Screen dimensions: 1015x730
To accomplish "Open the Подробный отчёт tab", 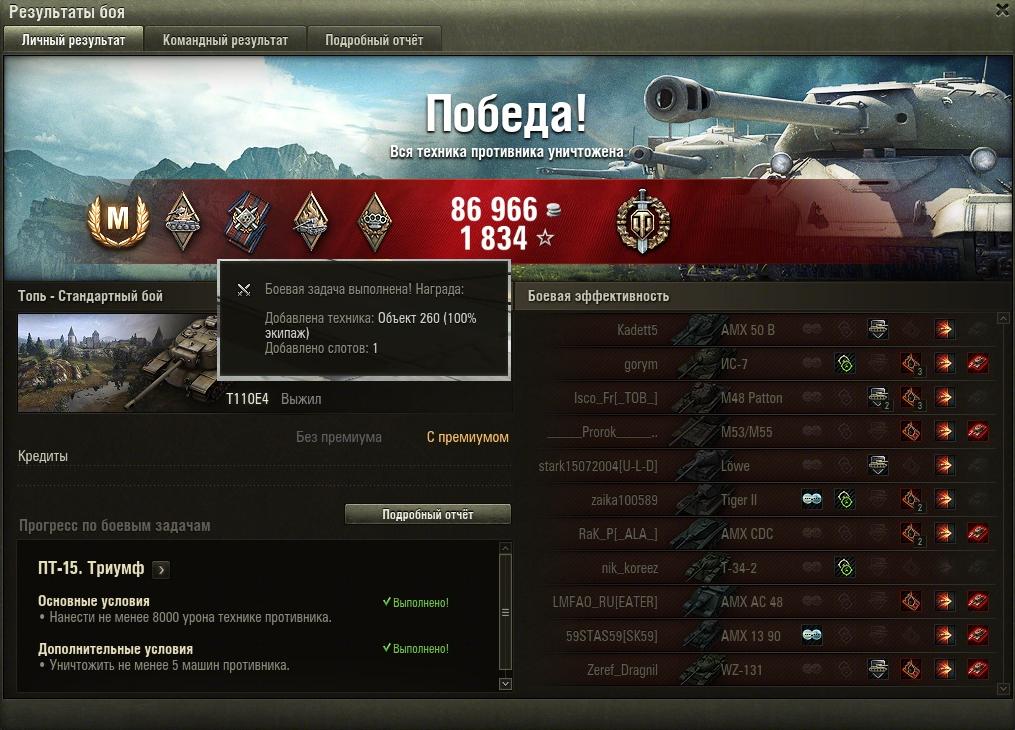I will tap(373, 40).
